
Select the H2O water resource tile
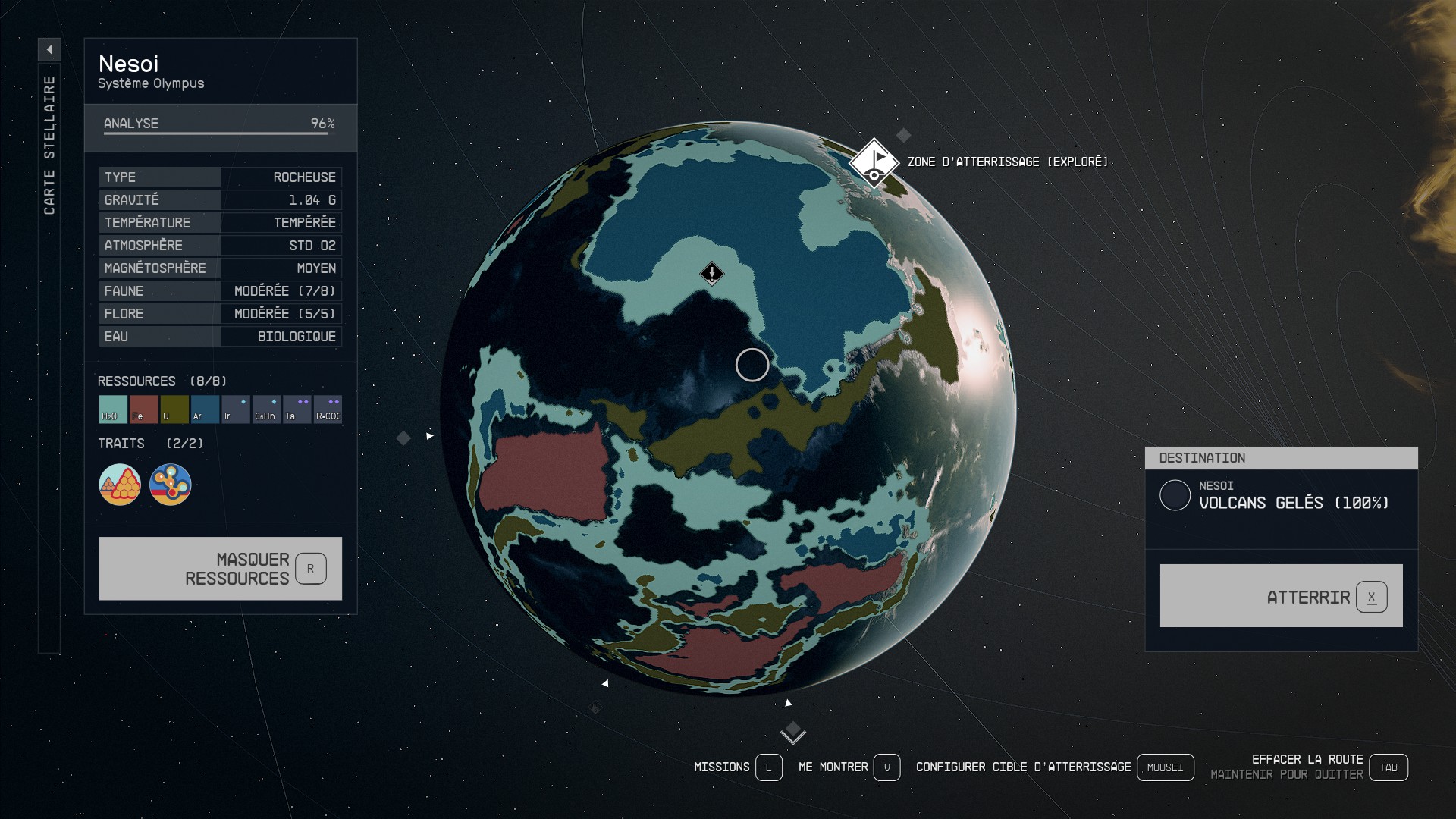pyautogui.click(x=113, y=409)
